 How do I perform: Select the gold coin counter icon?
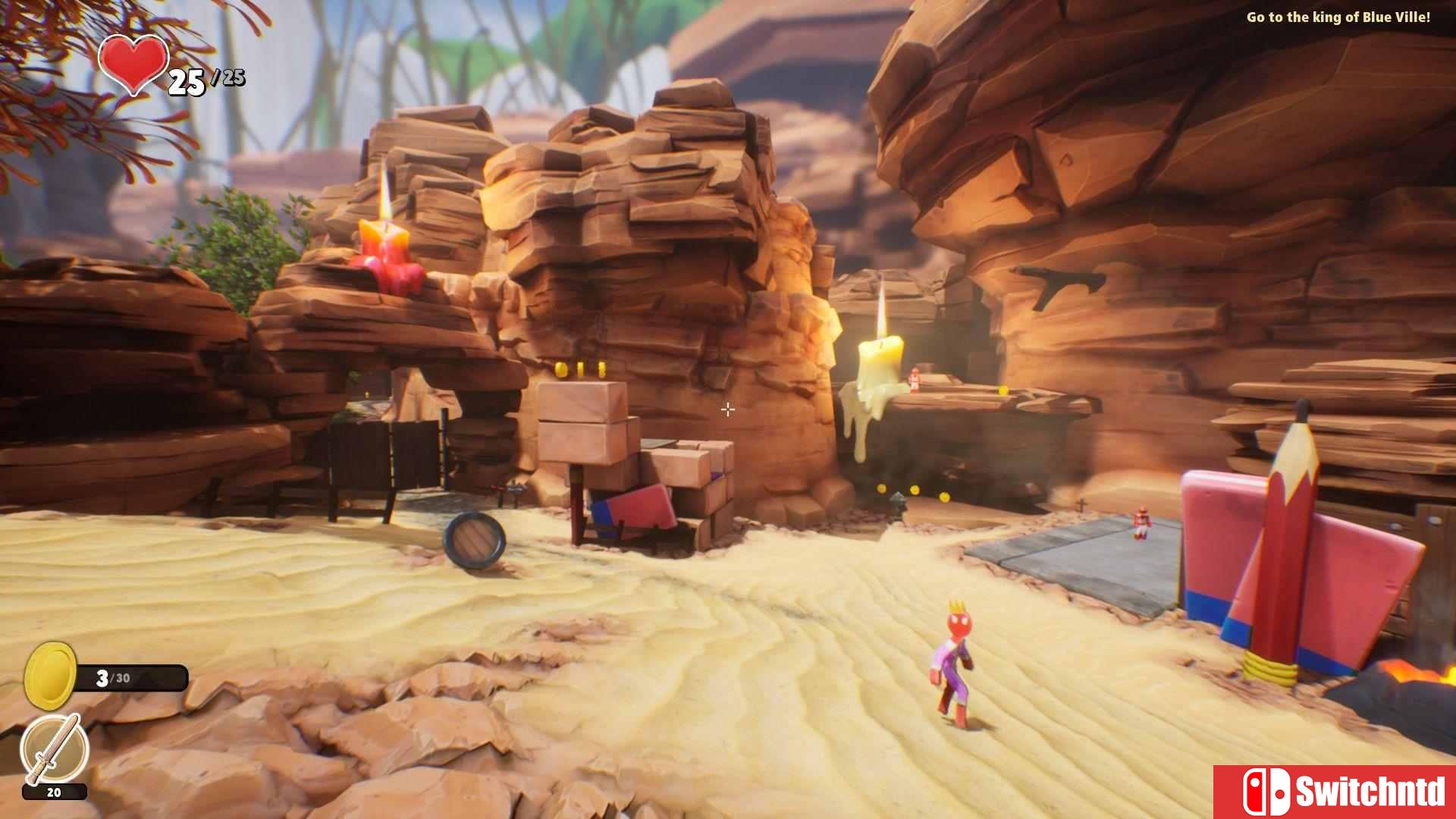[52, 675]
